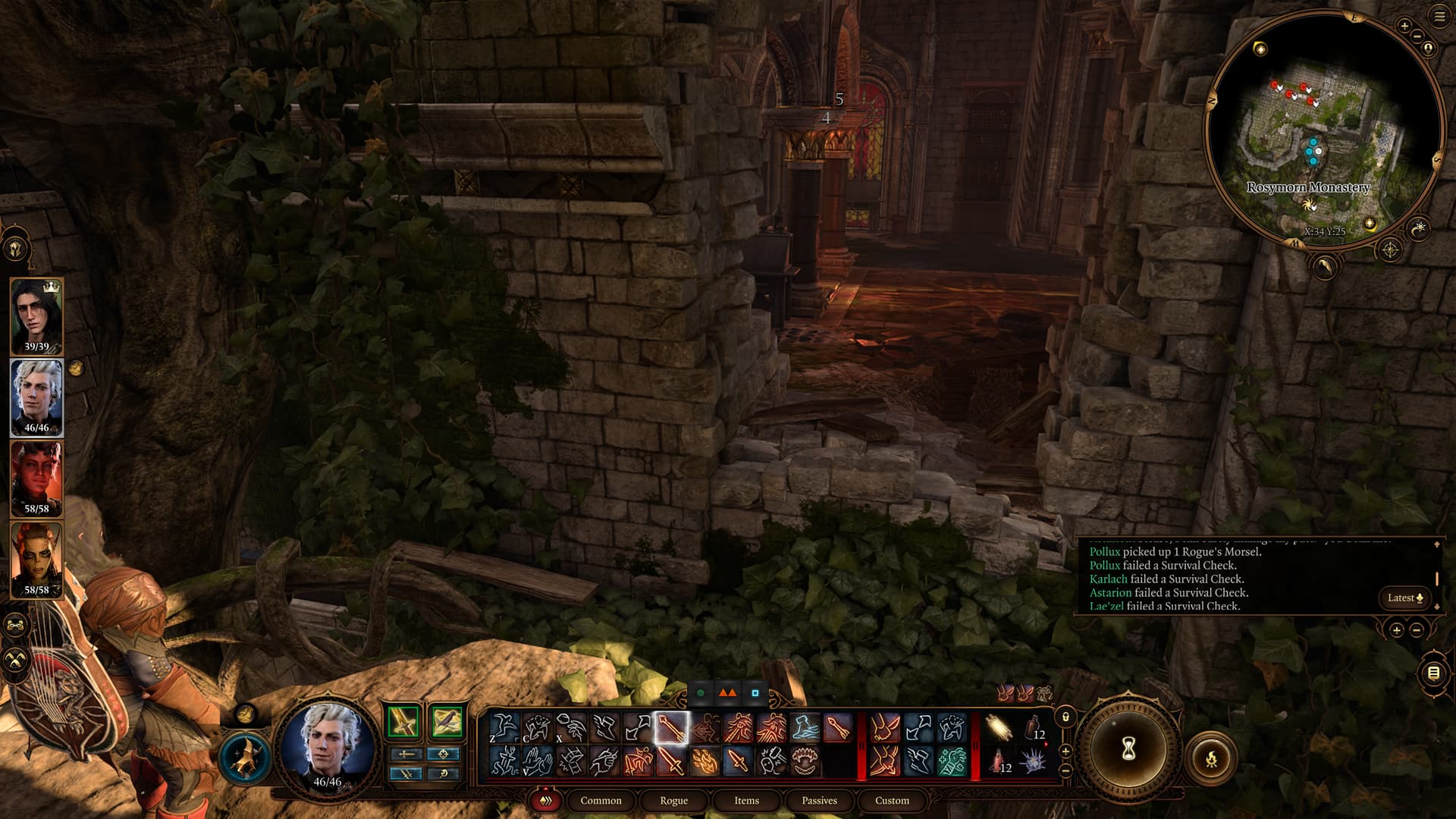
Task: Open the Rogue hotbar tab
Action: [673, 800]
